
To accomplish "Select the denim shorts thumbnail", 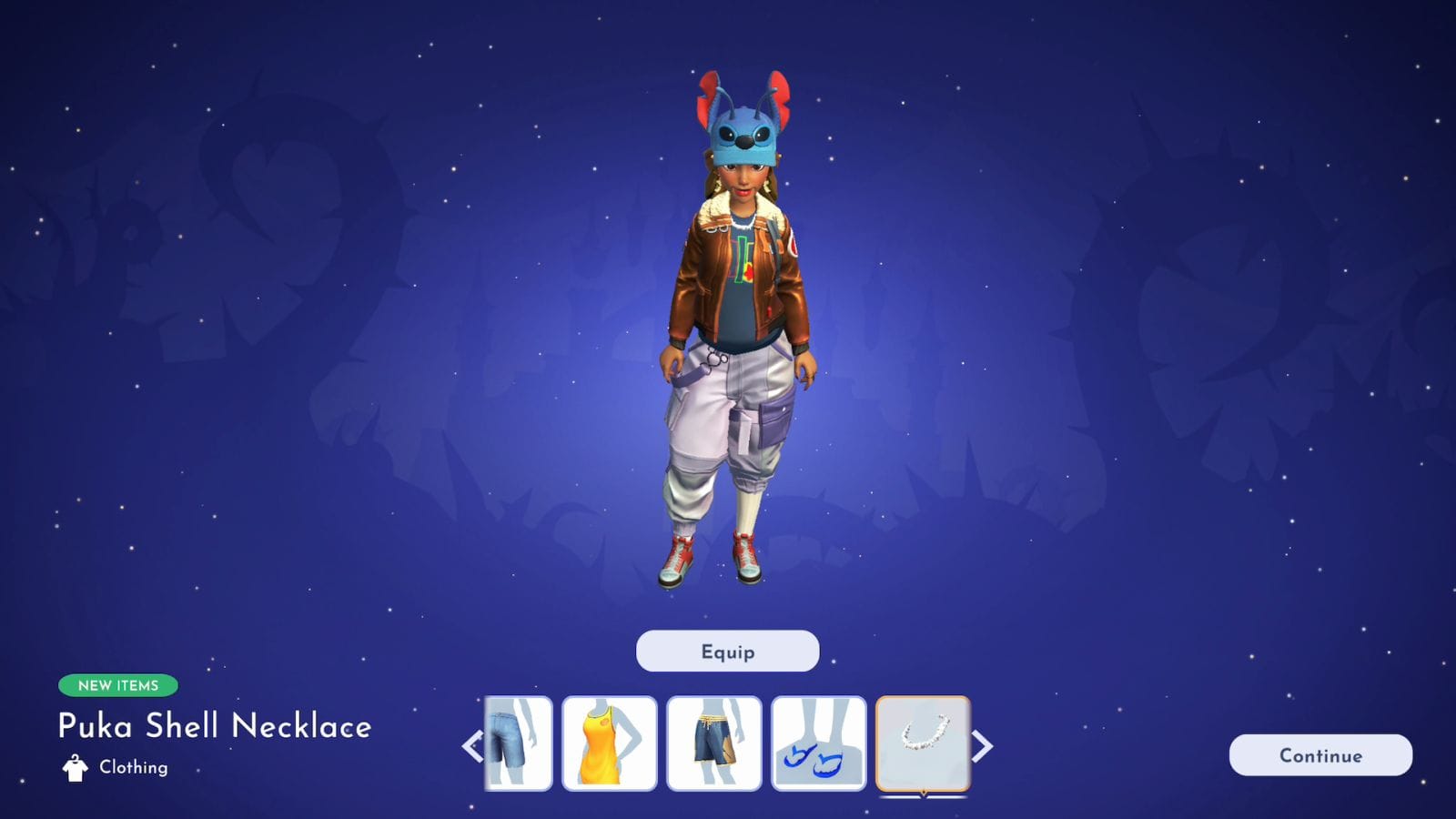I will [x=519, y=743].
